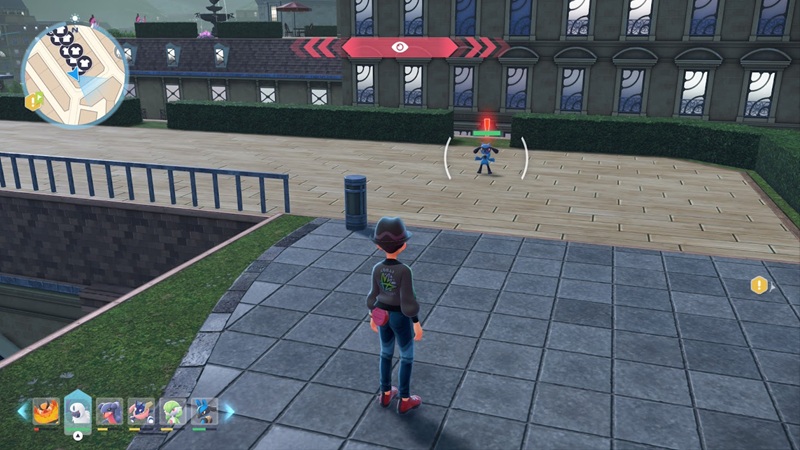800x450 pixels.
Task: Click the party bar's right arrow
Action: (229, 410)
